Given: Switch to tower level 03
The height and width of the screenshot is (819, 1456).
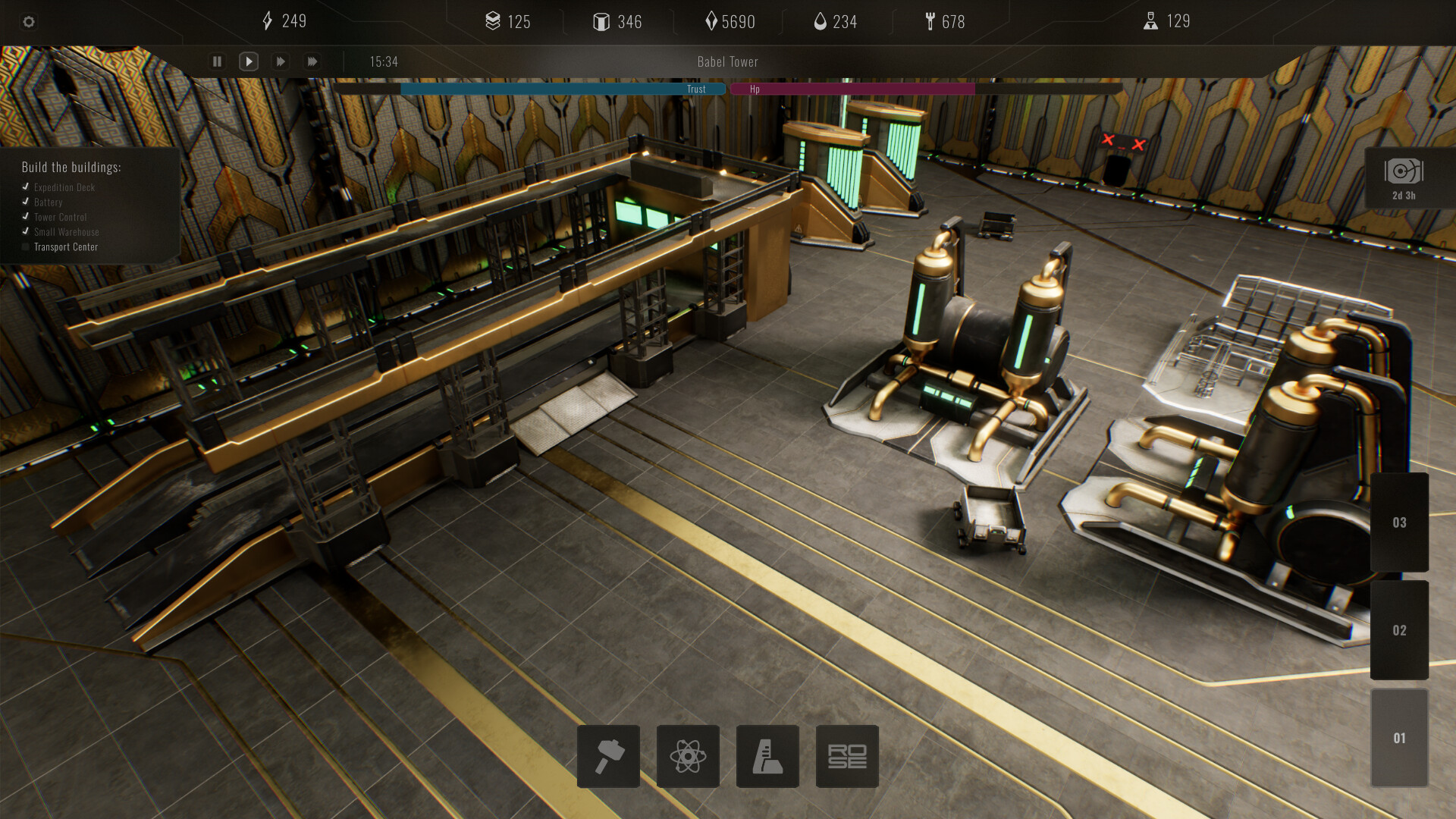Looking at the screenshot, I should pos(1399,522).
